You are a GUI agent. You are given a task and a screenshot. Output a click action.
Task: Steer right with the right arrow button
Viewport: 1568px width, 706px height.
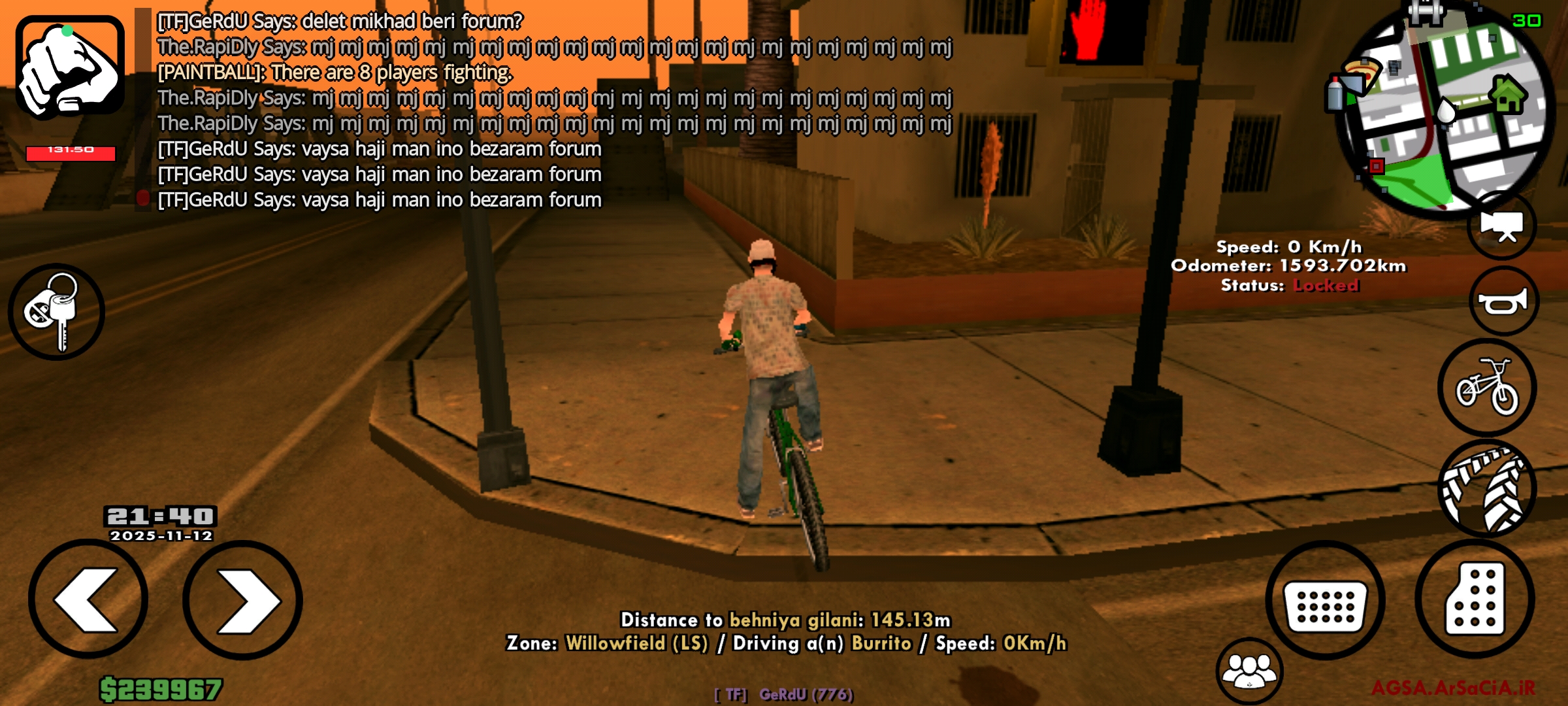coord(242,599)
